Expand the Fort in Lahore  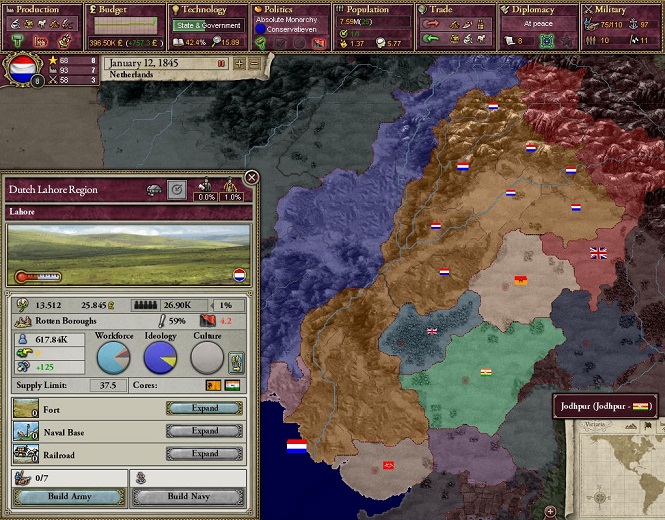[205, 408]
